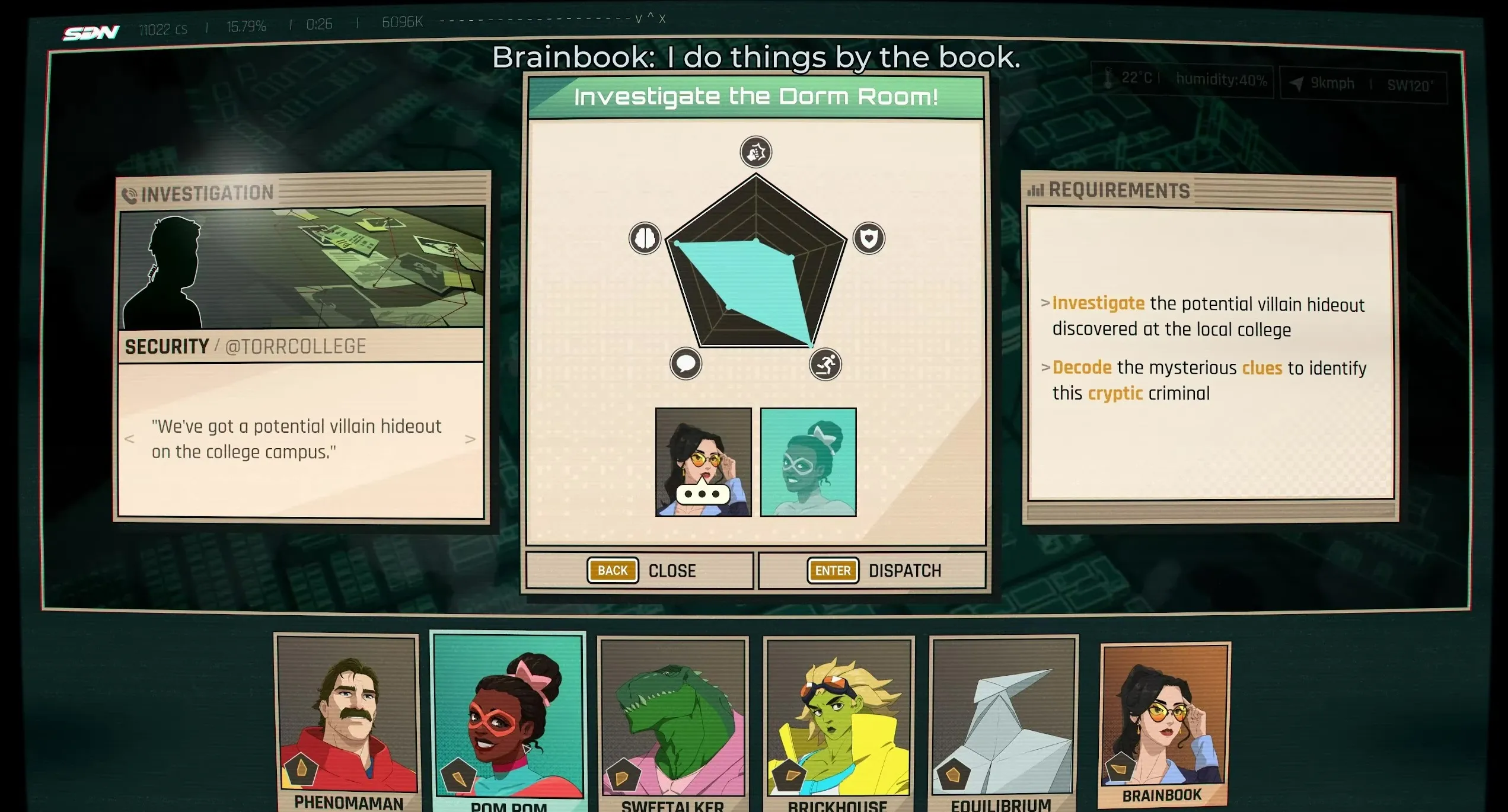Go to the previous investigation dialogue line
This screenshot has height=812, width=1508.
click(130, 439)
